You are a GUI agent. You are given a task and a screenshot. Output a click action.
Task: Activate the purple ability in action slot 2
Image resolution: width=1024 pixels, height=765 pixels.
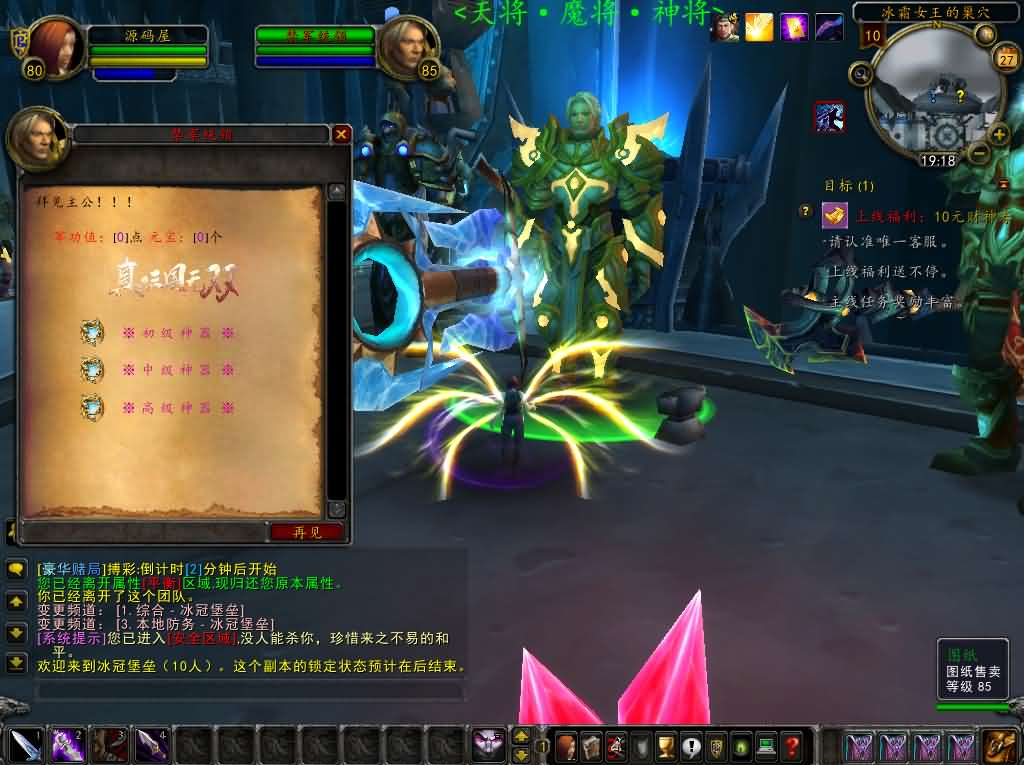[x=67, y=745]
